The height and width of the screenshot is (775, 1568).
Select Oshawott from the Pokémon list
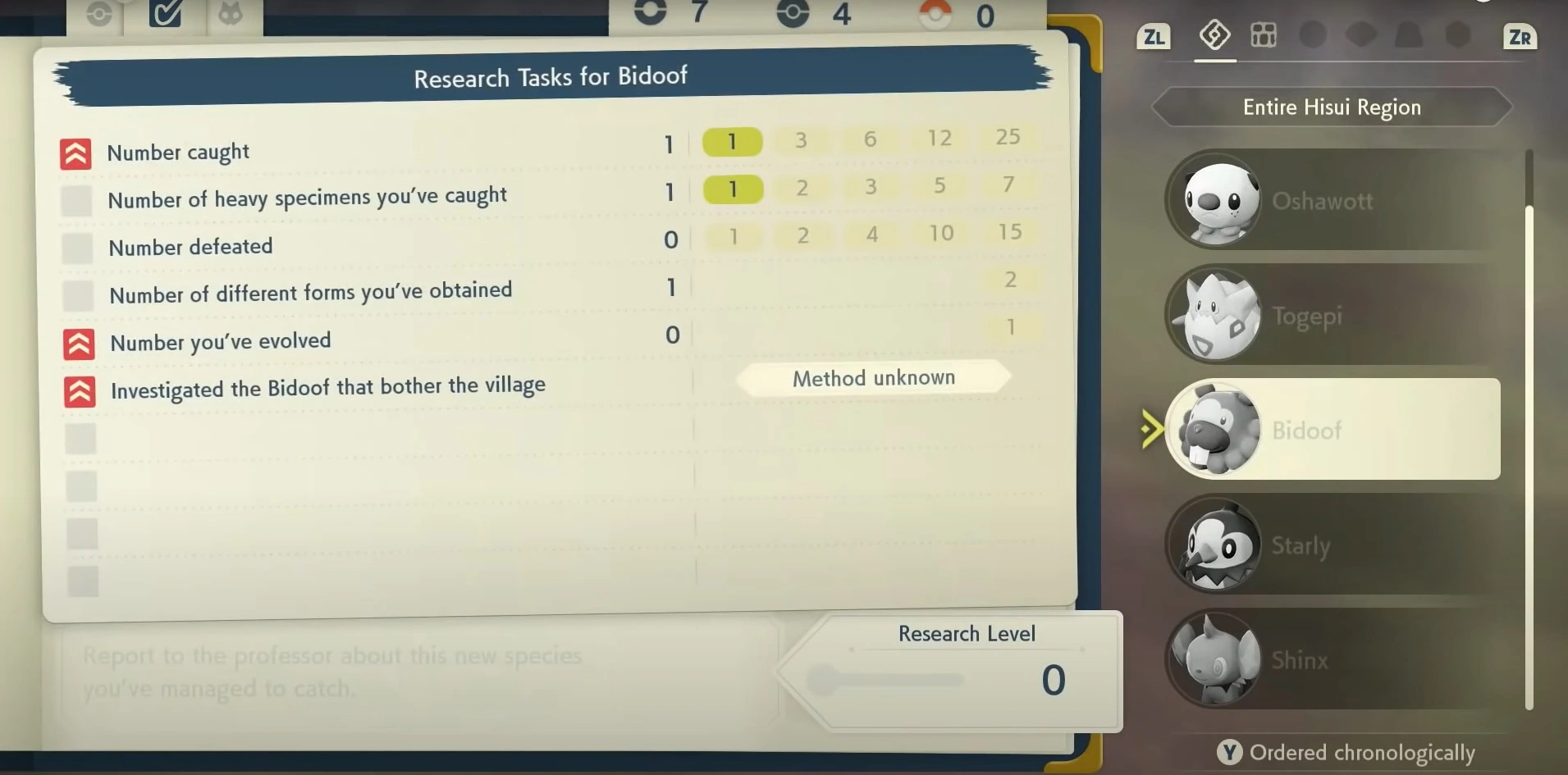click(x=1329, y=201)
